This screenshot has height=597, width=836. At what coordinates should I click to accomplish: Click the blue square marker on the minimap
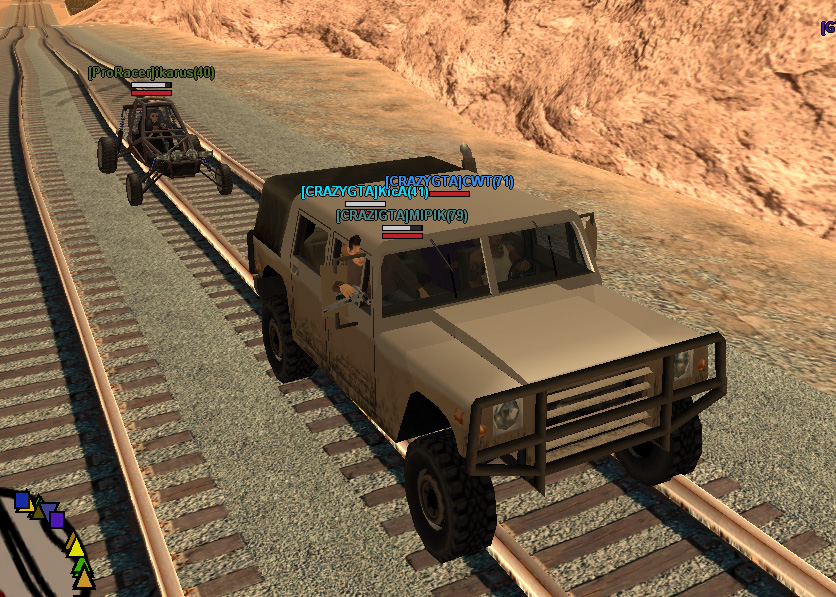coord(21,500)
